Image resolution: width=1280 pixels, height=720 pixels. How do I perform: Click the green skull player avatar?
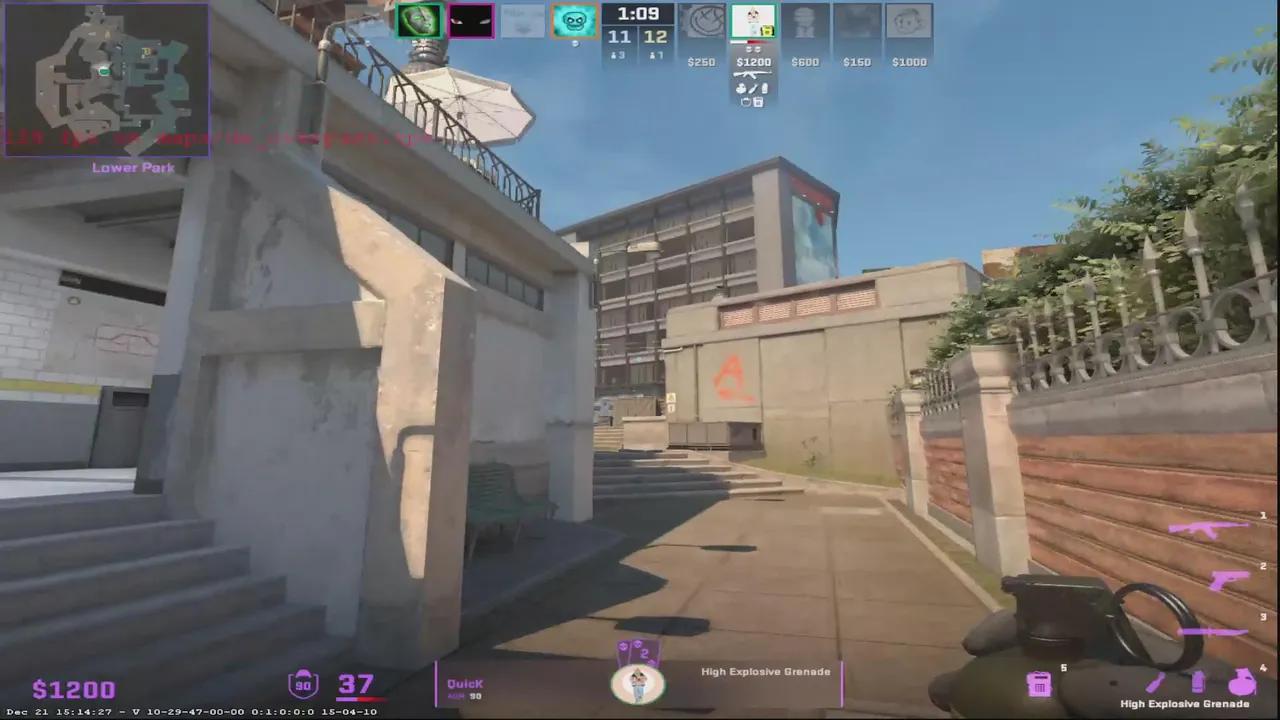pos(419,20)
